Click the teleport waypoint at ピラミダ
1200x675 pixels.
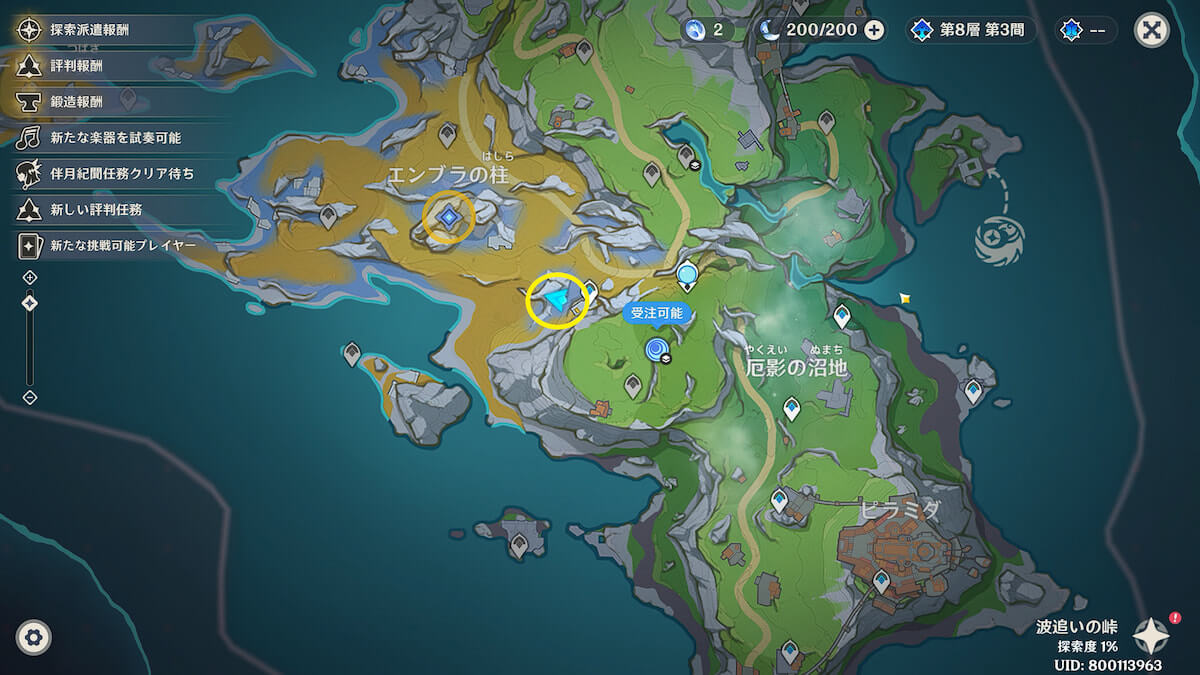click(881, 580)
